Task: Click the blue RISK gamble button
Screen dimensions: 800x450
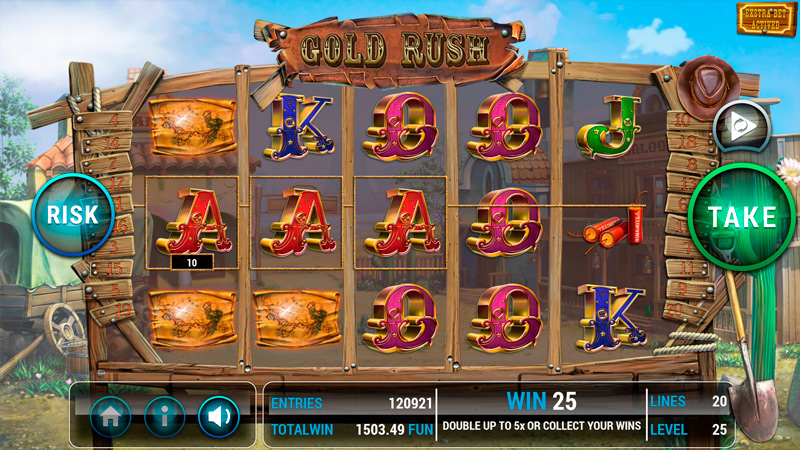Action: 71,213
